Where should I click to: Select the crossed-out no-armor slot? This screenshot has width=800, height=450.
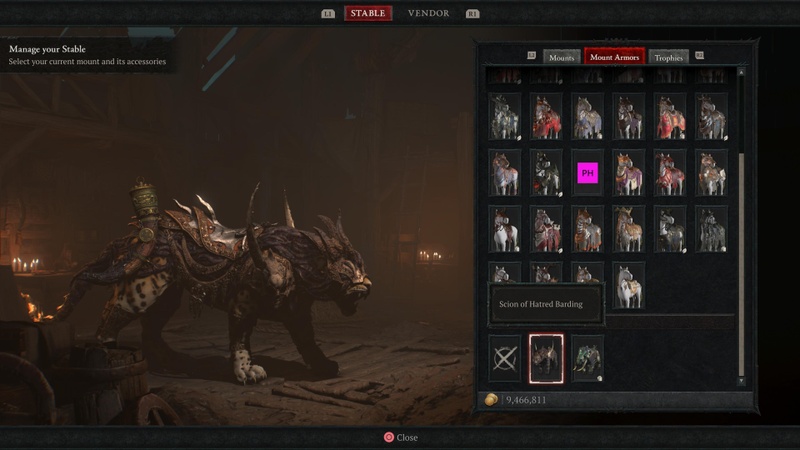point(504,358)
